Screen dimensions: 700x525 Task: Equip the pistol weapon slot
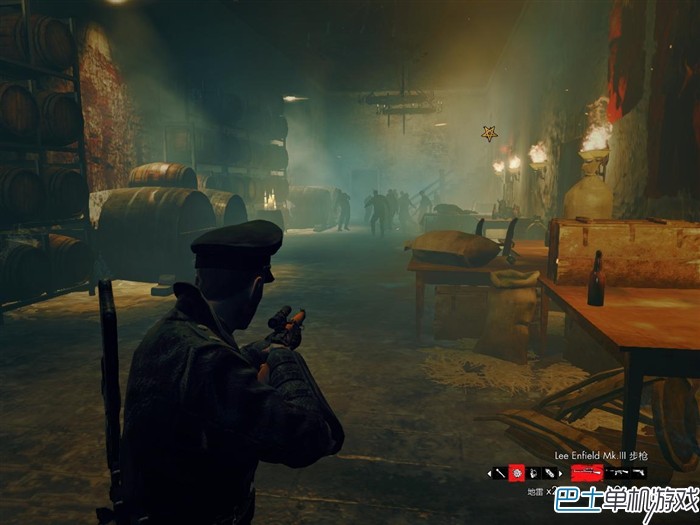(638, 472)
